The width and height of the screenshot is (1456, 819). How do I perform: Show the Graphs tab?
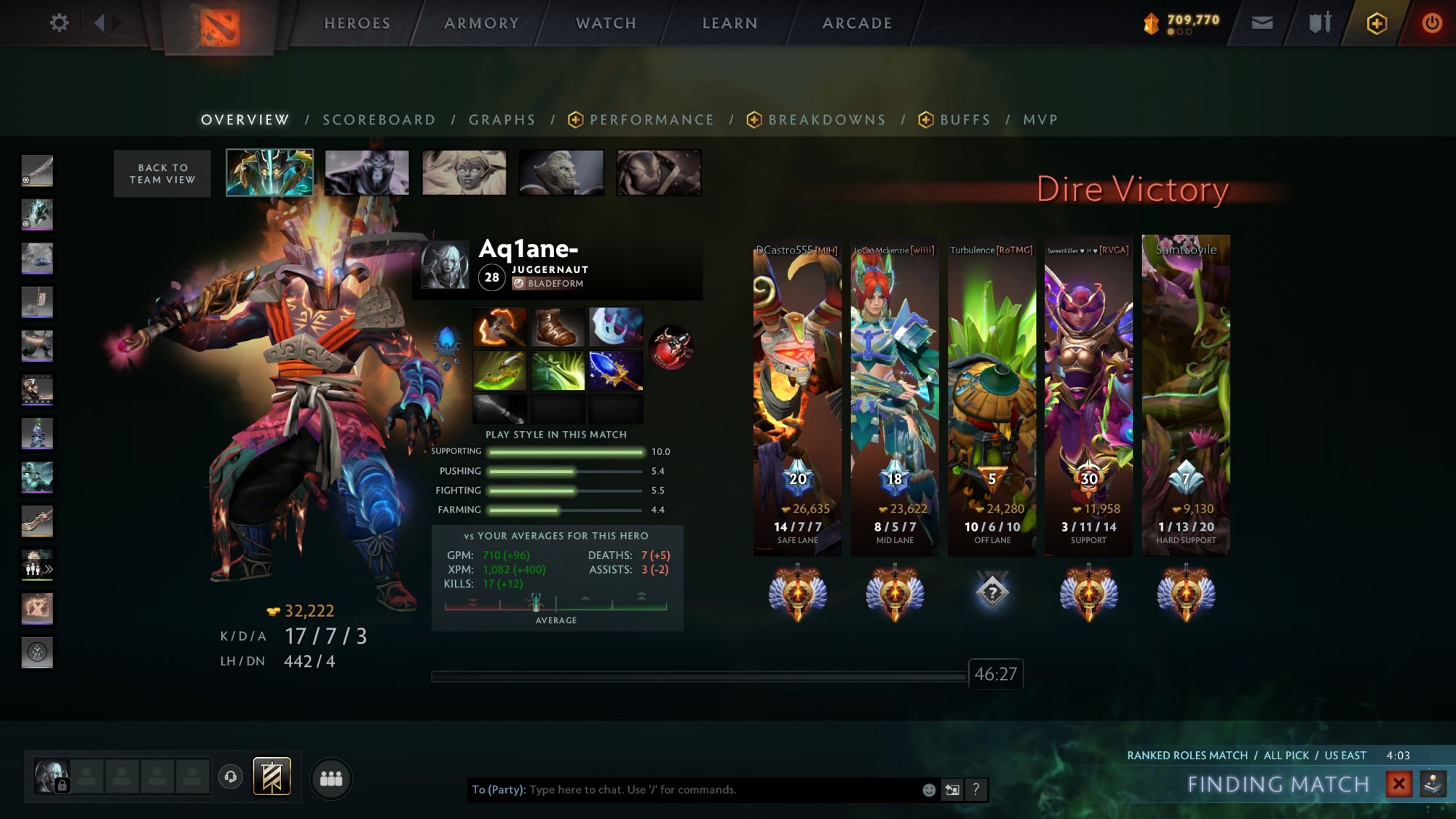pyautogui.click(x=502, y=120)
